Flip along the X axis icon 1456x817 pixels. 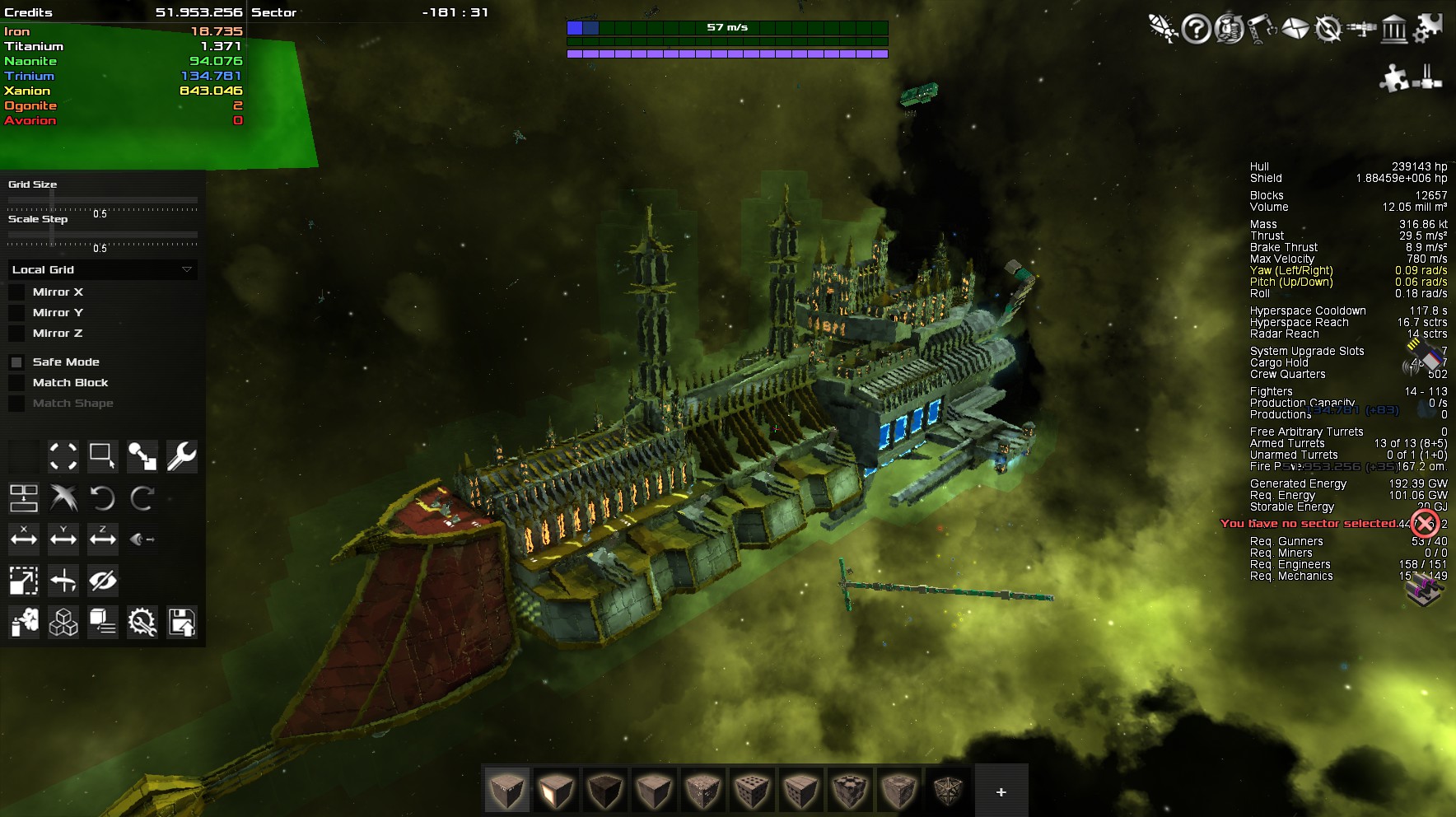coord(24,539)
